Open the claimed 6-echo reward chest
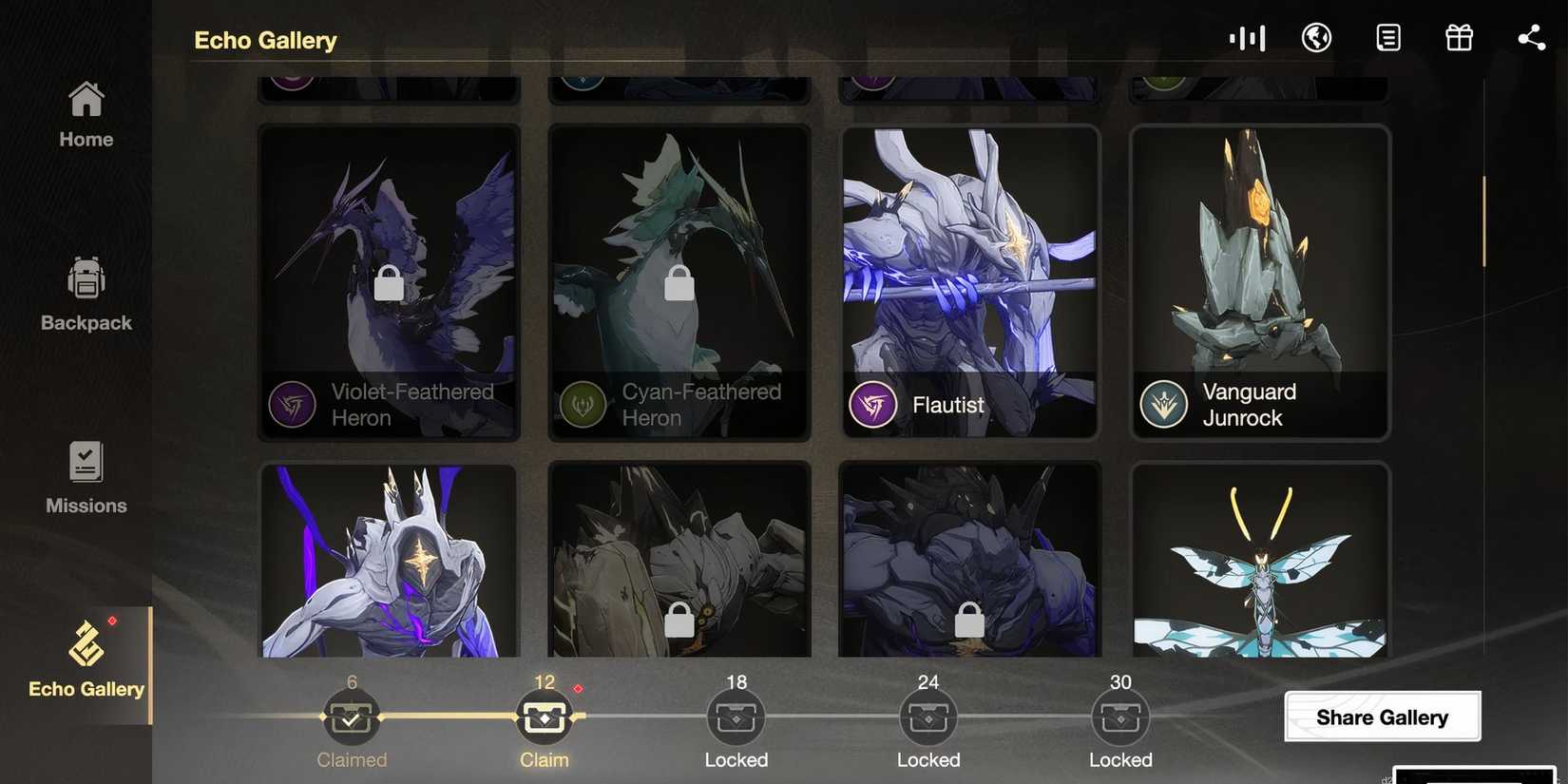Viewport: 1568px width, 784px height. tap(353, 717)
